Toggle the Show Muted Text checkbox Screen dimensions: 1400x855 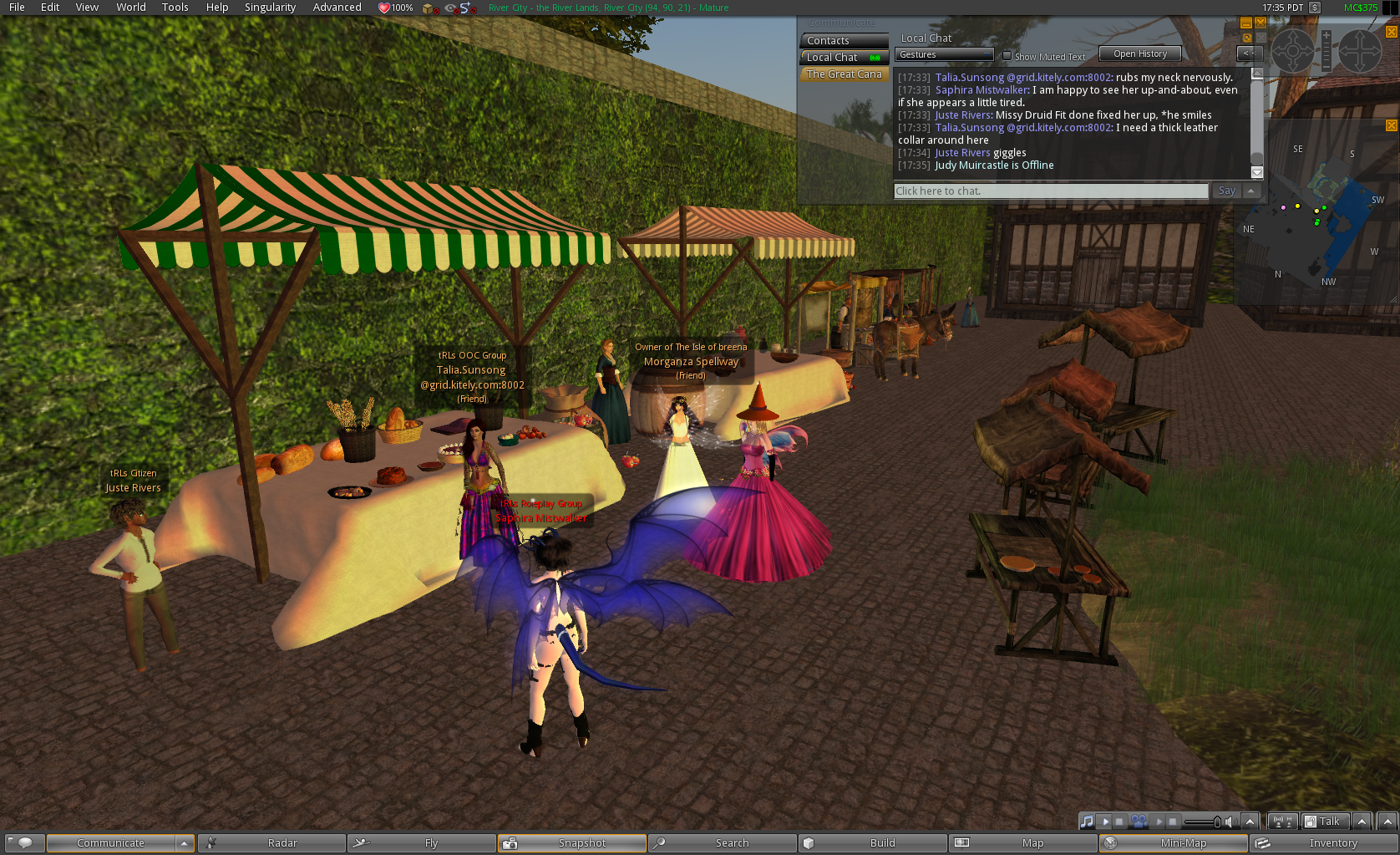pyautogui.click(x=1007, y=56)
